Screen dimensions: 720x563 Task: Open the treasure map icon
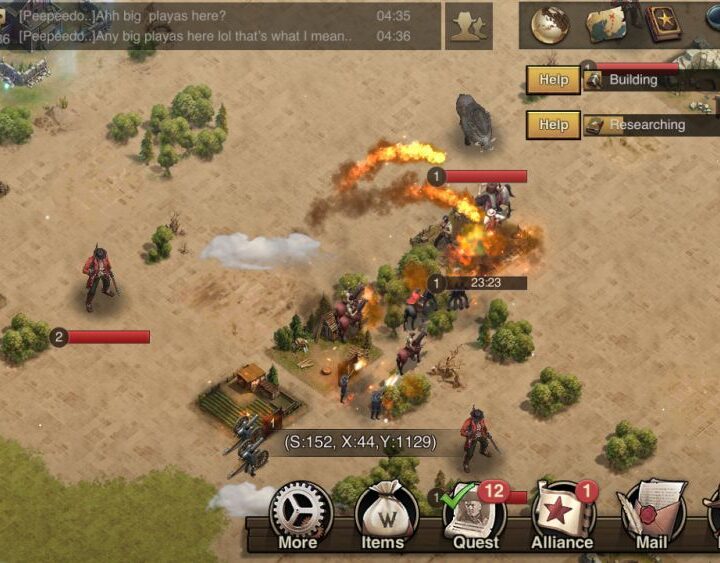(x=605, y=25)
